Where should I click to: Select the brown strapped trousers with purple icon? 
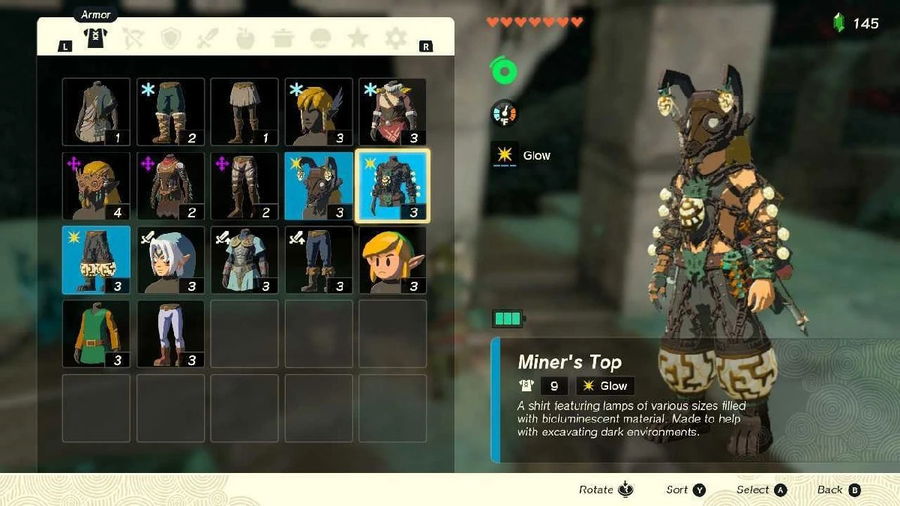245,186
